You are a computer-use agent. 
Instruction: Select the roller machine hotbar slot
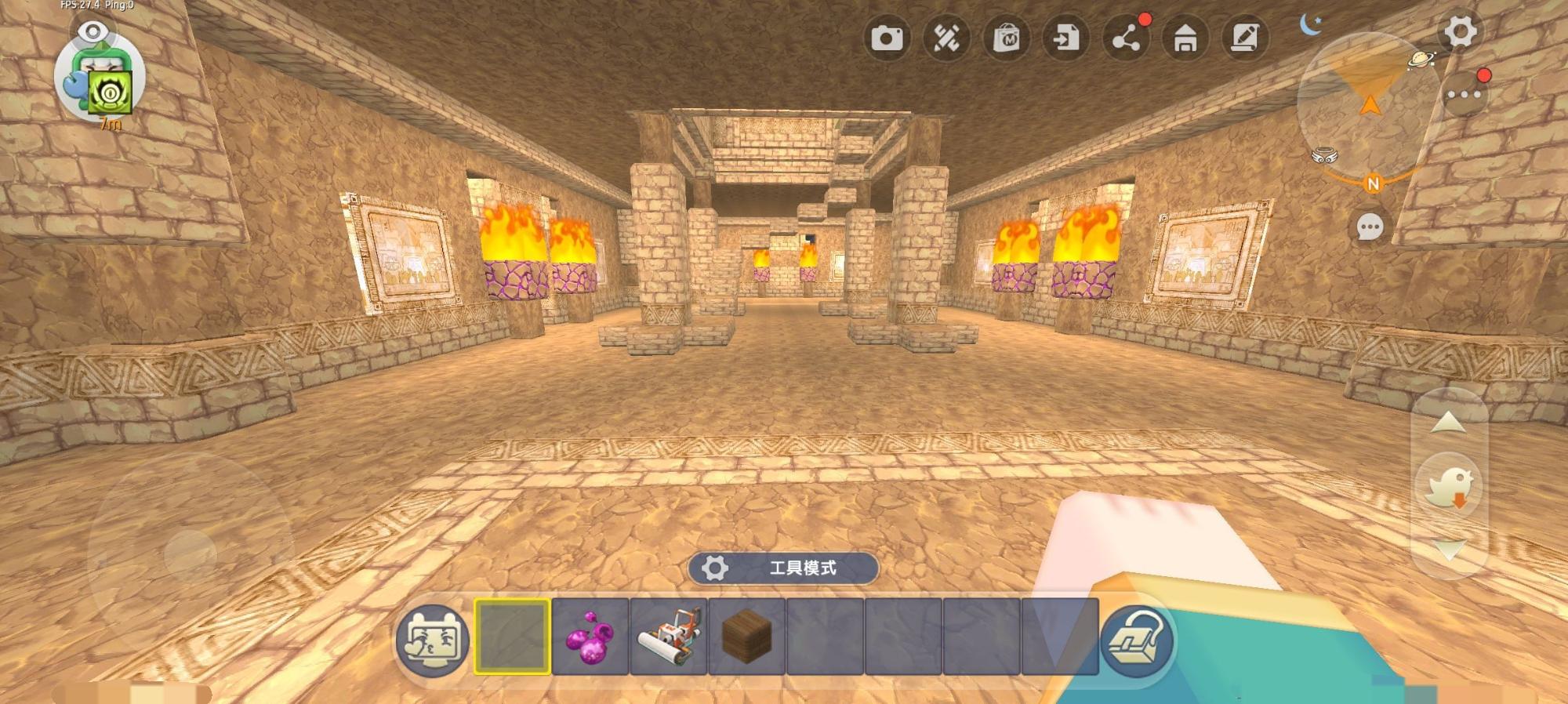(x=669, y=636)
